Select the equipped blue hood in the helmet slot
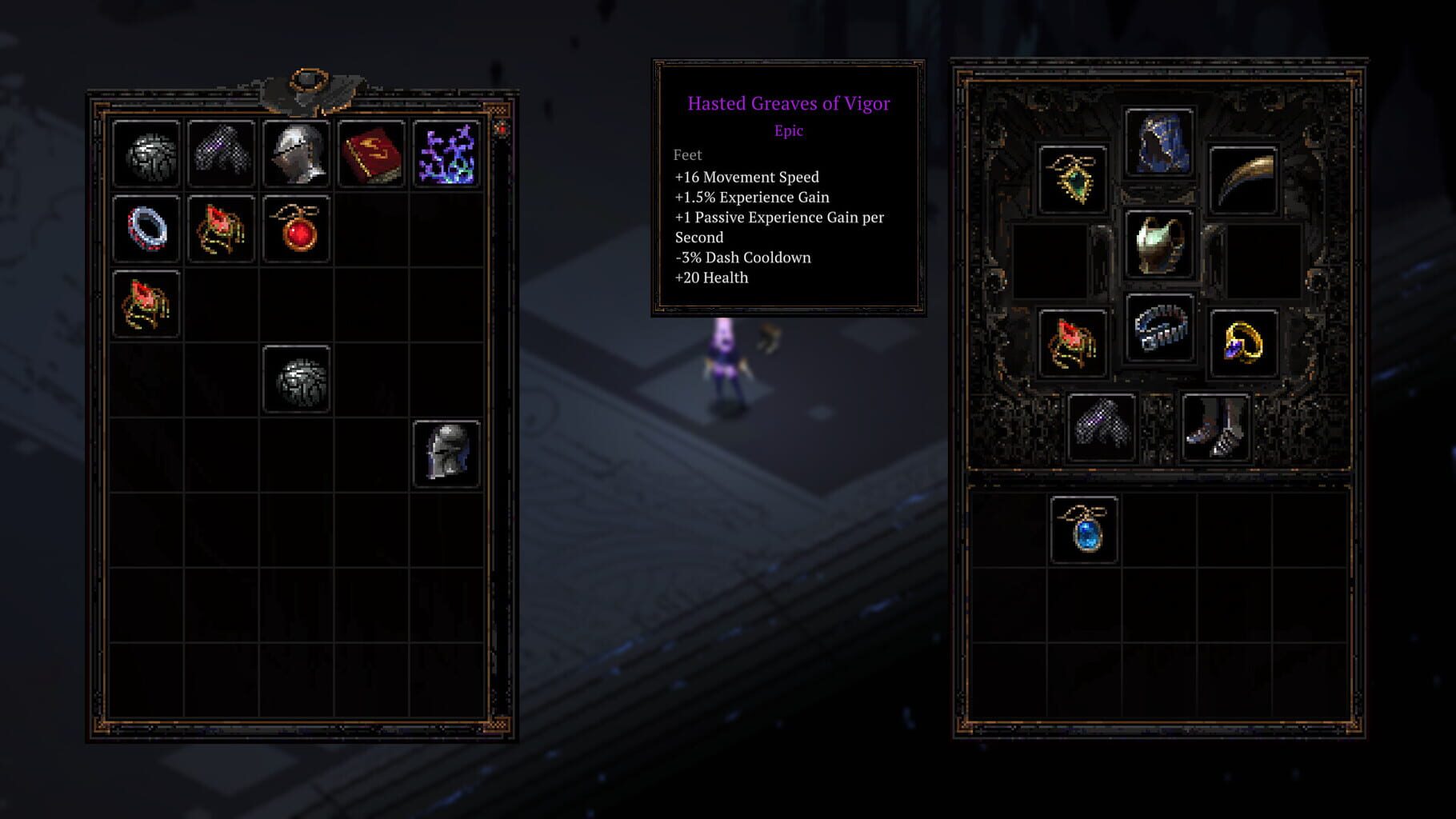Image resolution: width=1456 pixels, height=819 pixels. pyautogui.click(x=1158, y=160)
